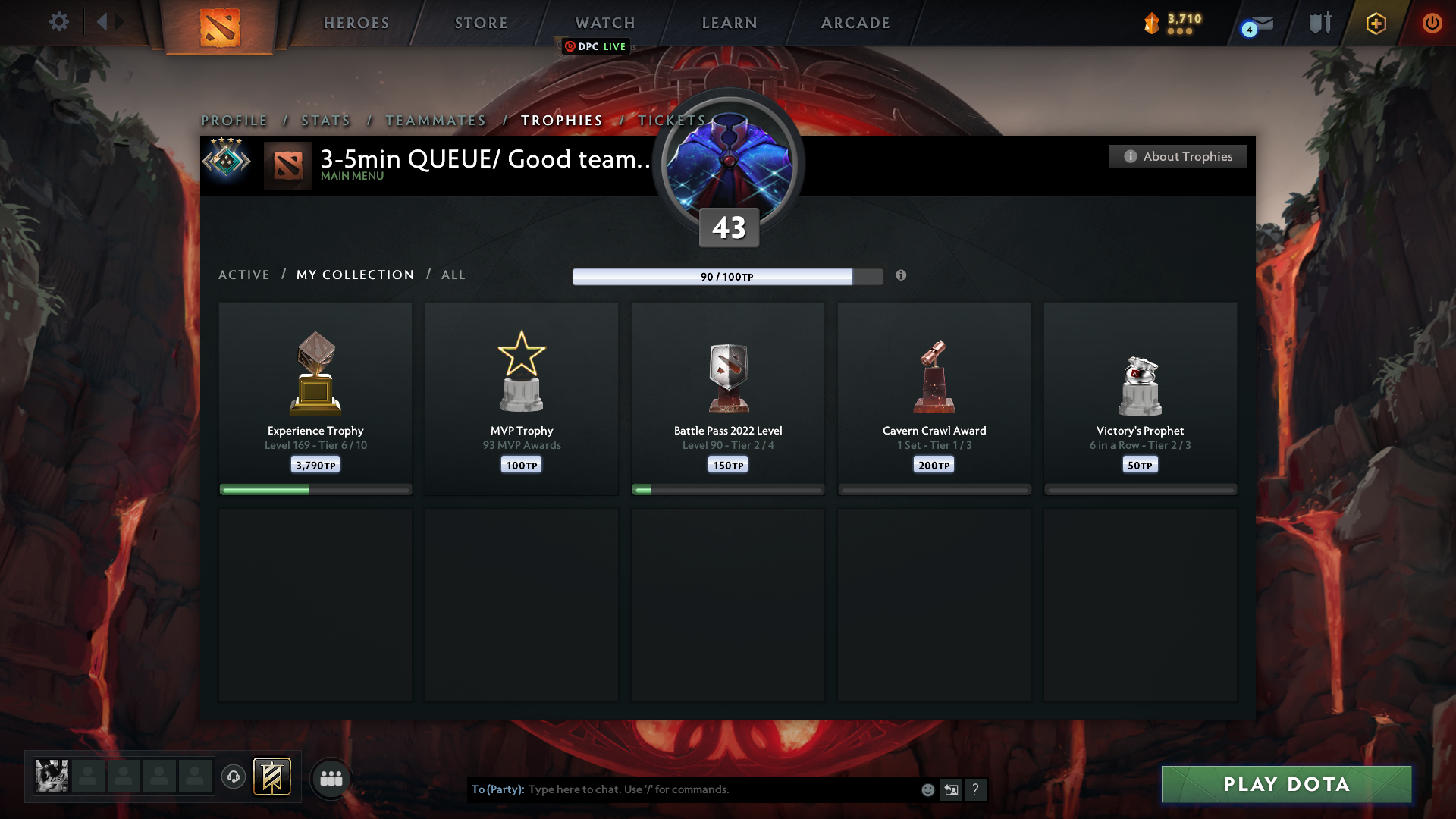Image resolution: width=1456 pixels, height=819 pixels.
Task: Open the ARCADE menu
Action: 855,23
